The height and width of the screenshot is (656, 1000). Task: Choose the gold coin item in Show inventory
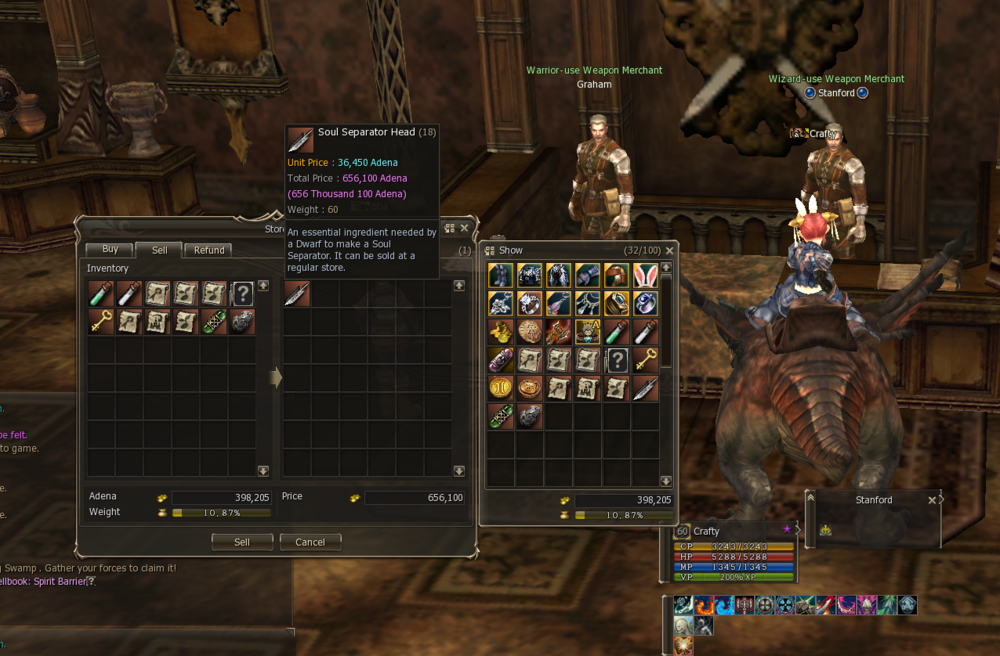pos(501,387)
